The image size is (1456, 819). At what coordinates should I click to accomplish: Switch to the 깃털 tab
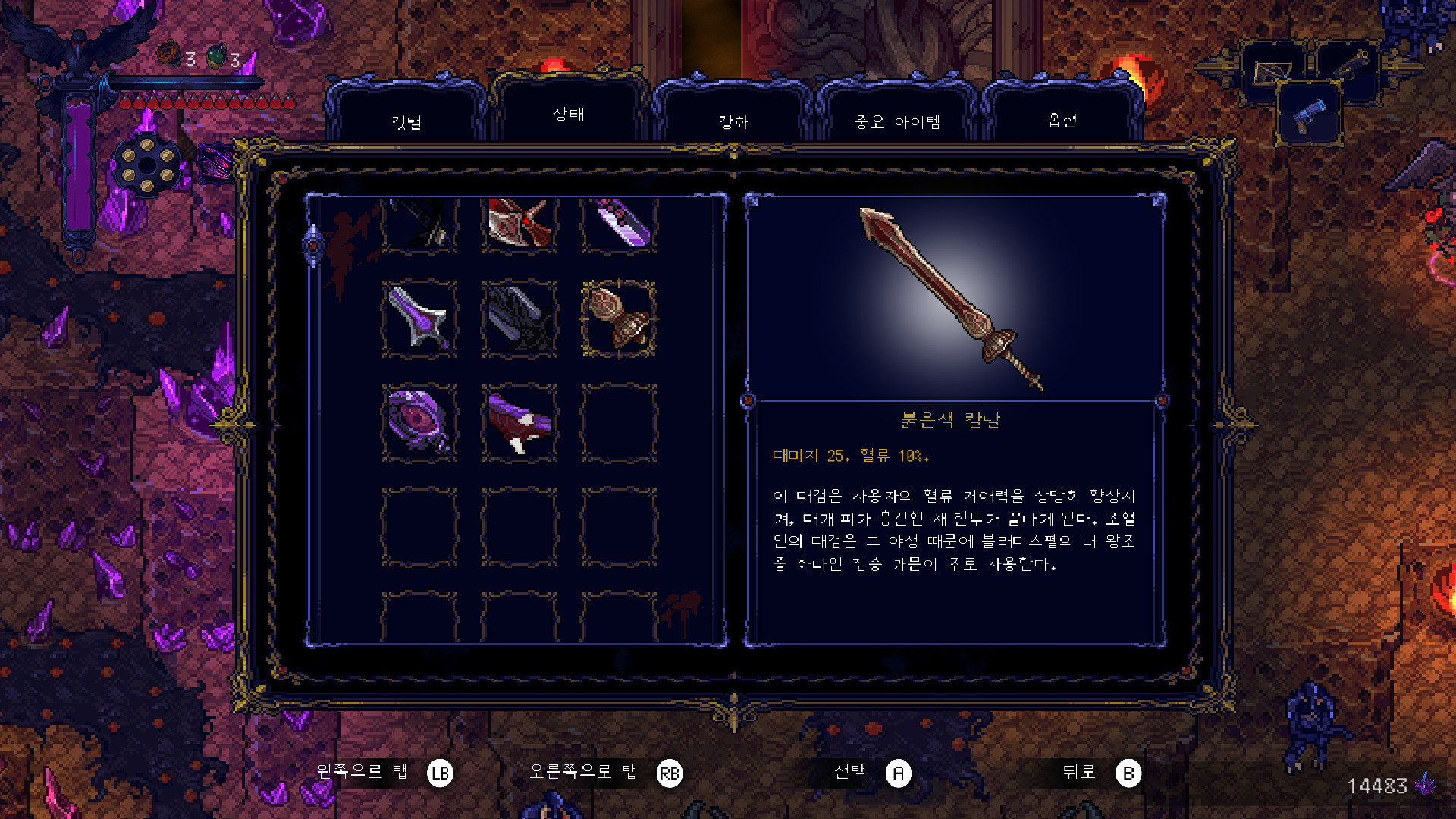tap(406, 121)
